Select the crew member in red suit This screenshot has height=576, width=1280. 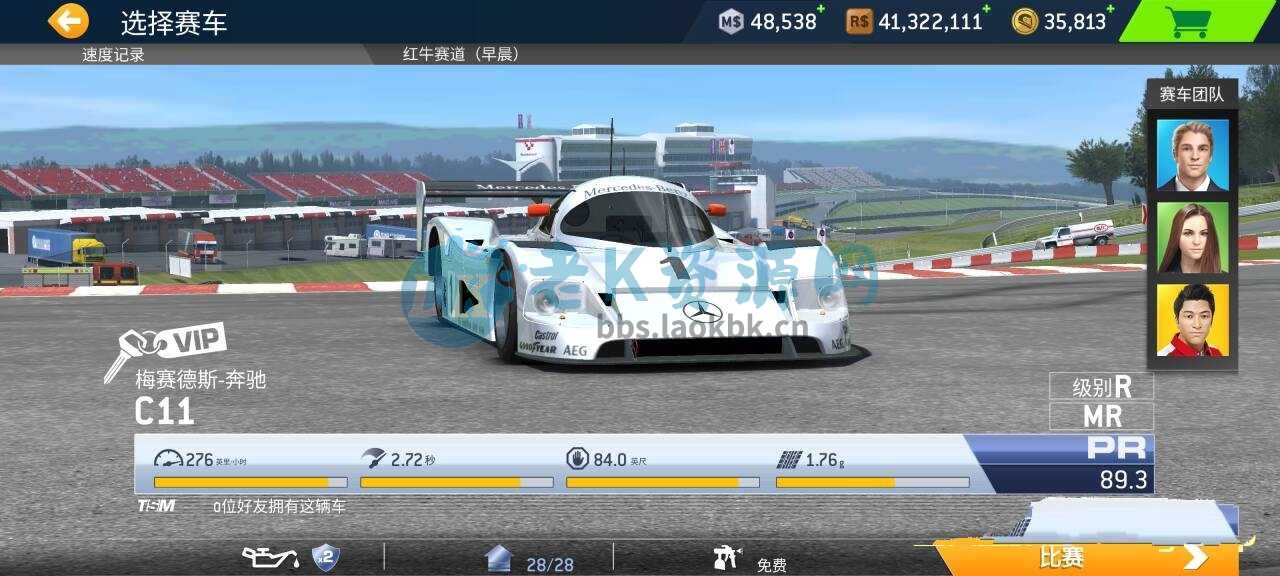(x=1192, y=320)
